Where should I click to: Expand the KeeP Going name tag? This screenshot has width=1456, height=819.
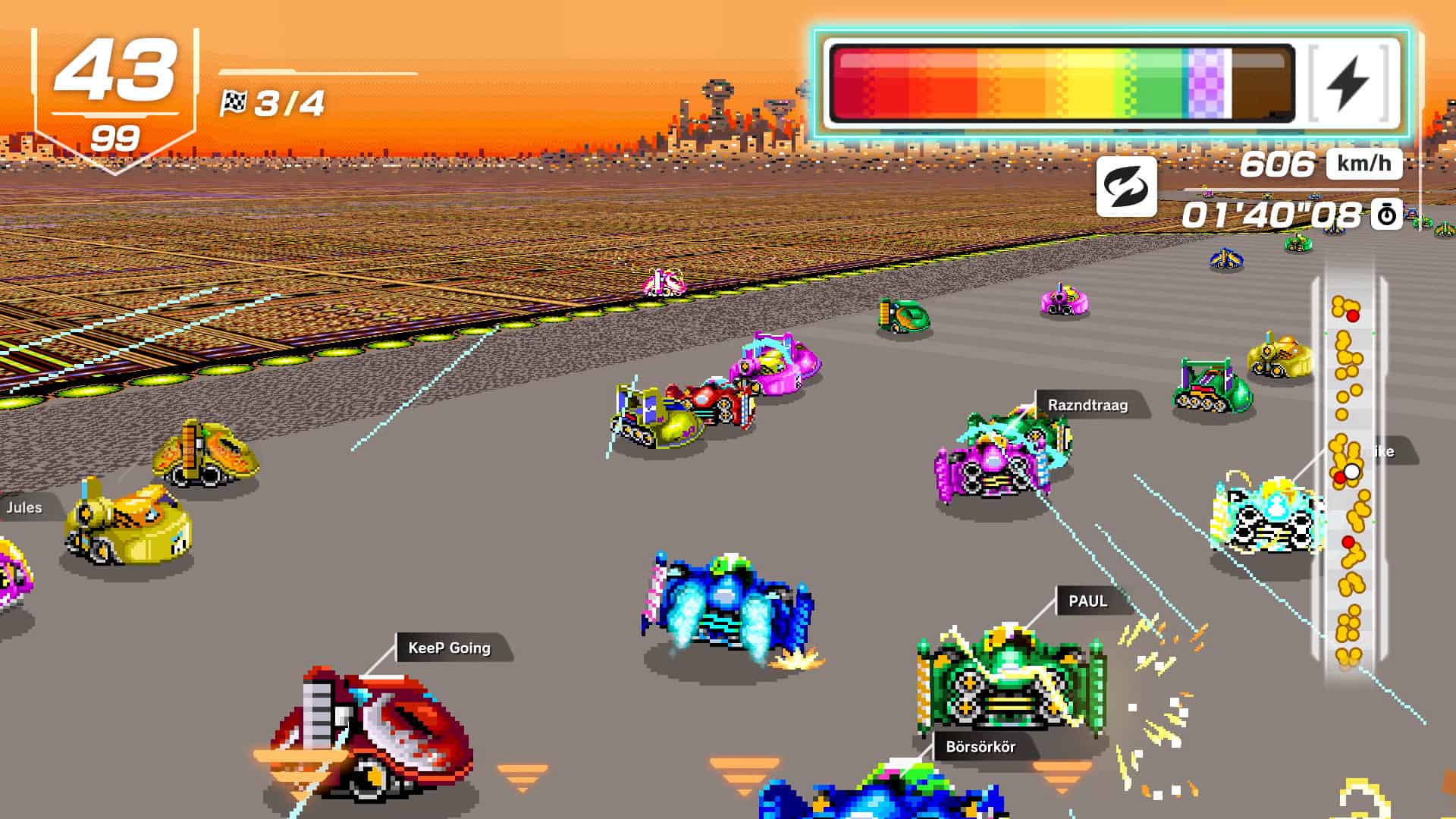pyautogui.click(x=448, y=648)
